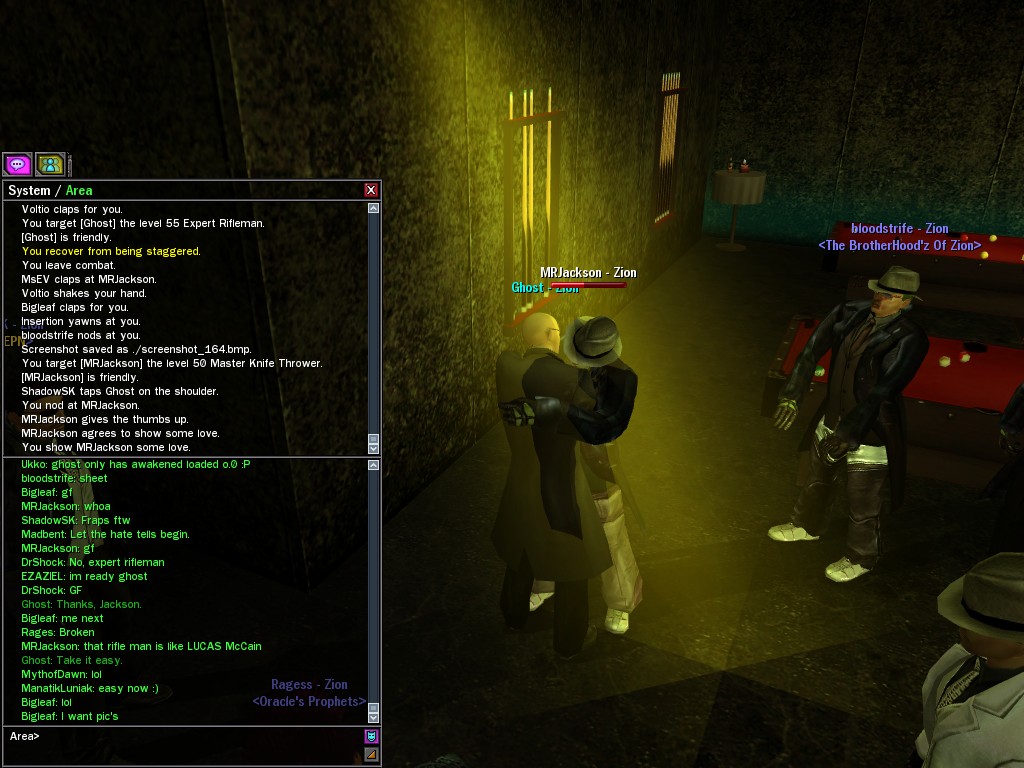The image size is (1024, 768).
Task: Click the area chat scroll down arrow
Action: tap(374, 716)
